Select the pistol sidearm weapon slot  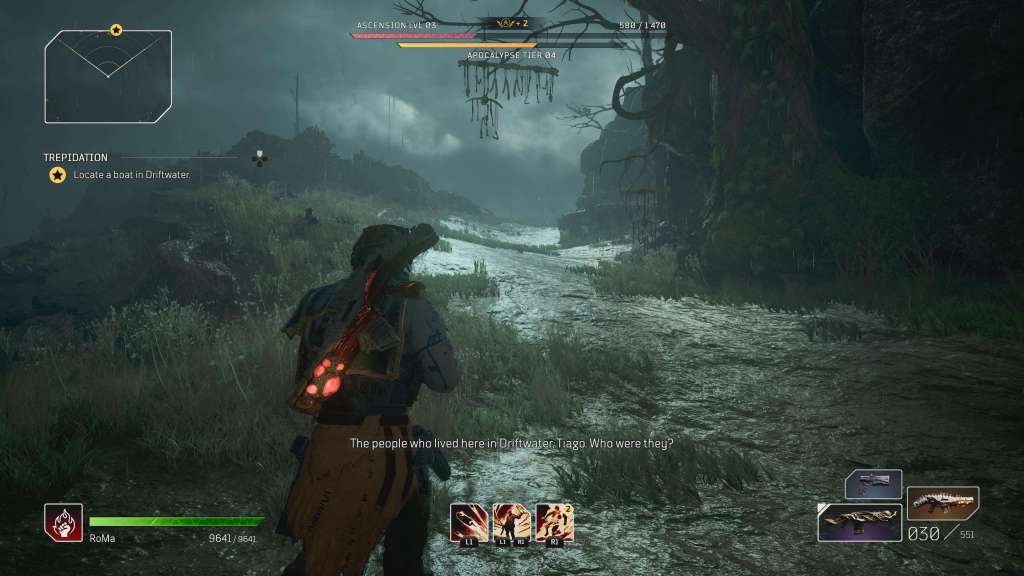(873, 484)
